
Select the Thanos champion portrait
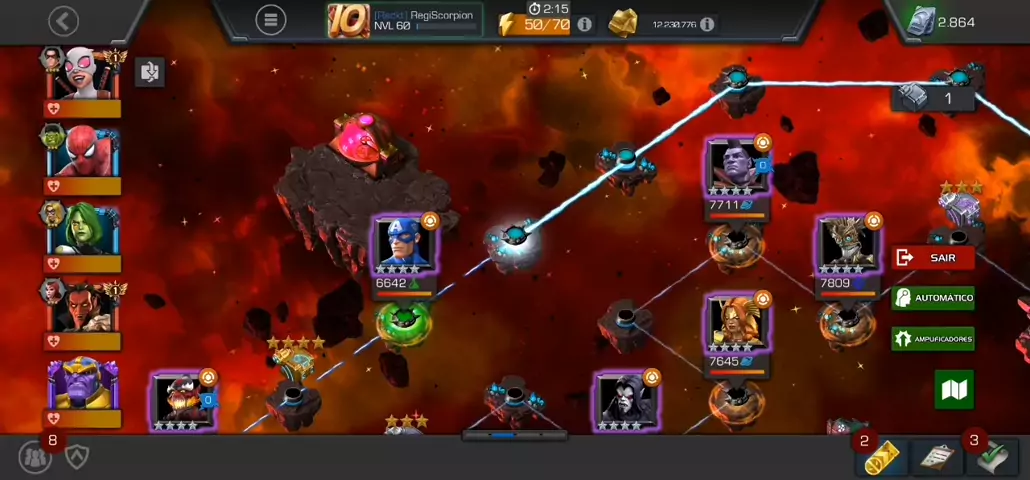(82, 385)
